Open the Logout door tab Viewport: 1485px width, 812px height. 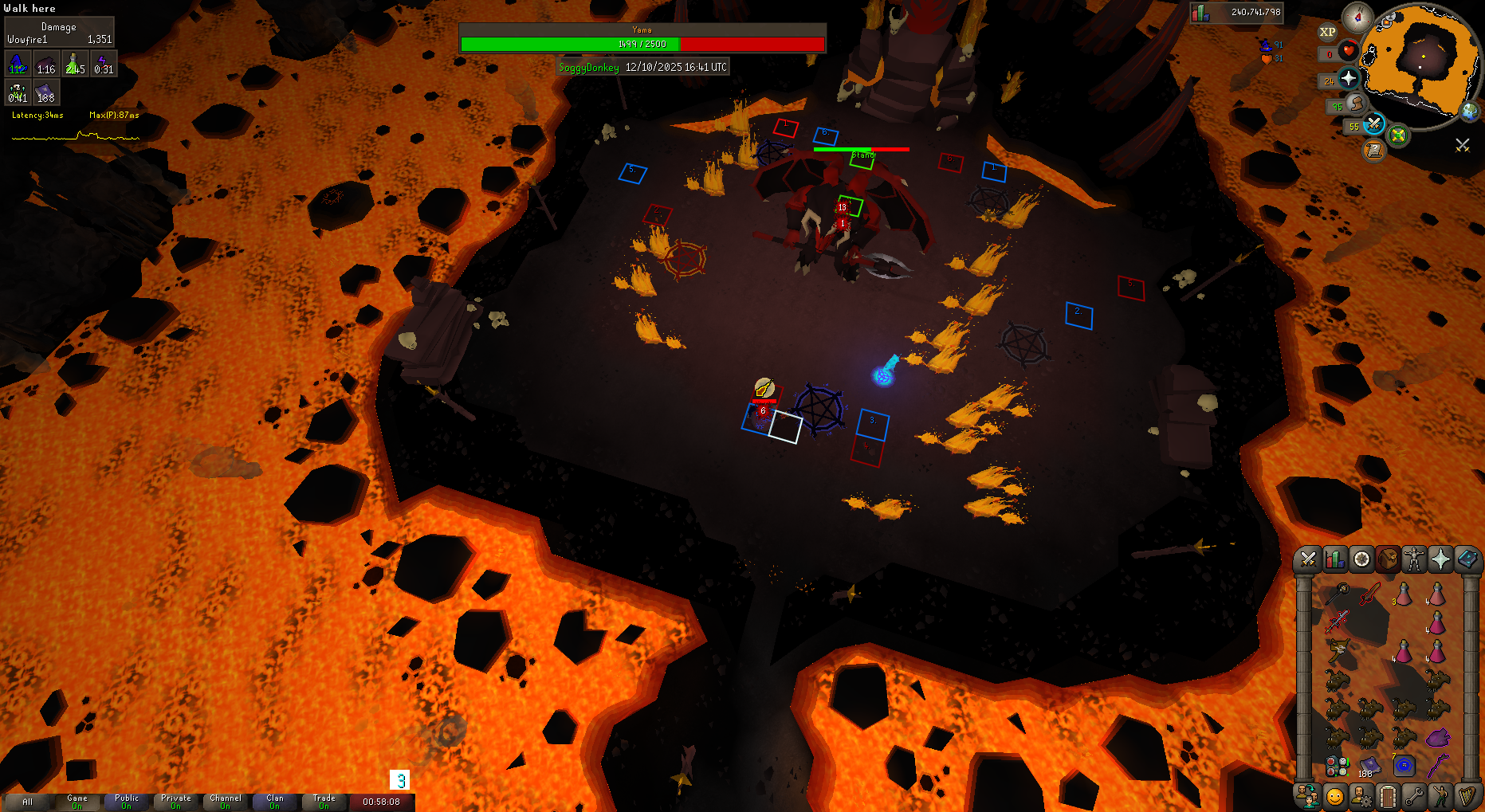(1388, 796)
